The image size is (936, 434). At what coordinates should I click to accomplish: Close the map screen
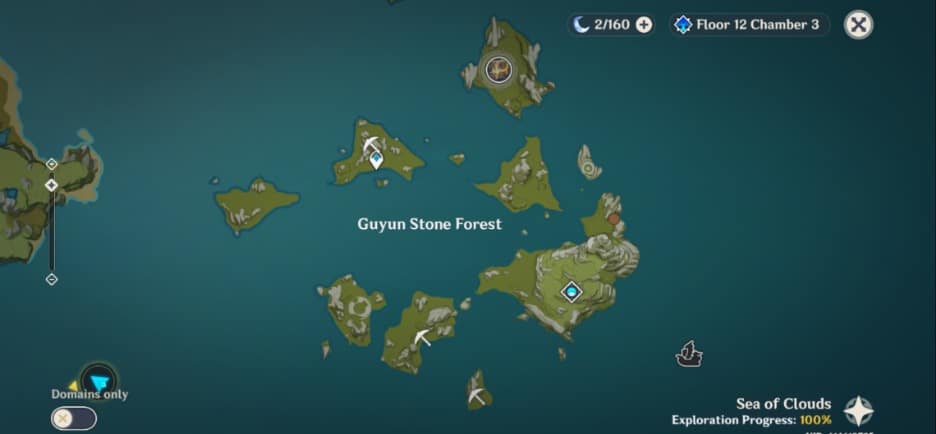[x=858, y=25]
